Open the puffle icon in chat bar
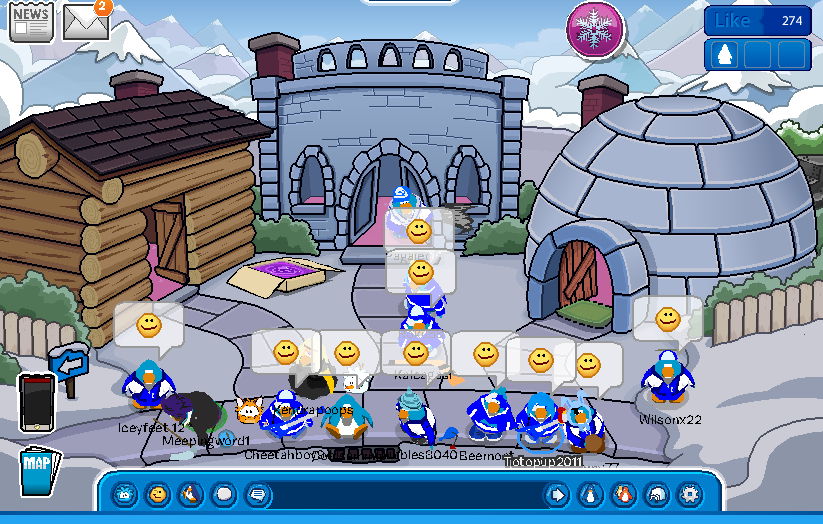This screenshot has width=823, height=524. pyautogui.click(x=124, y=494)
